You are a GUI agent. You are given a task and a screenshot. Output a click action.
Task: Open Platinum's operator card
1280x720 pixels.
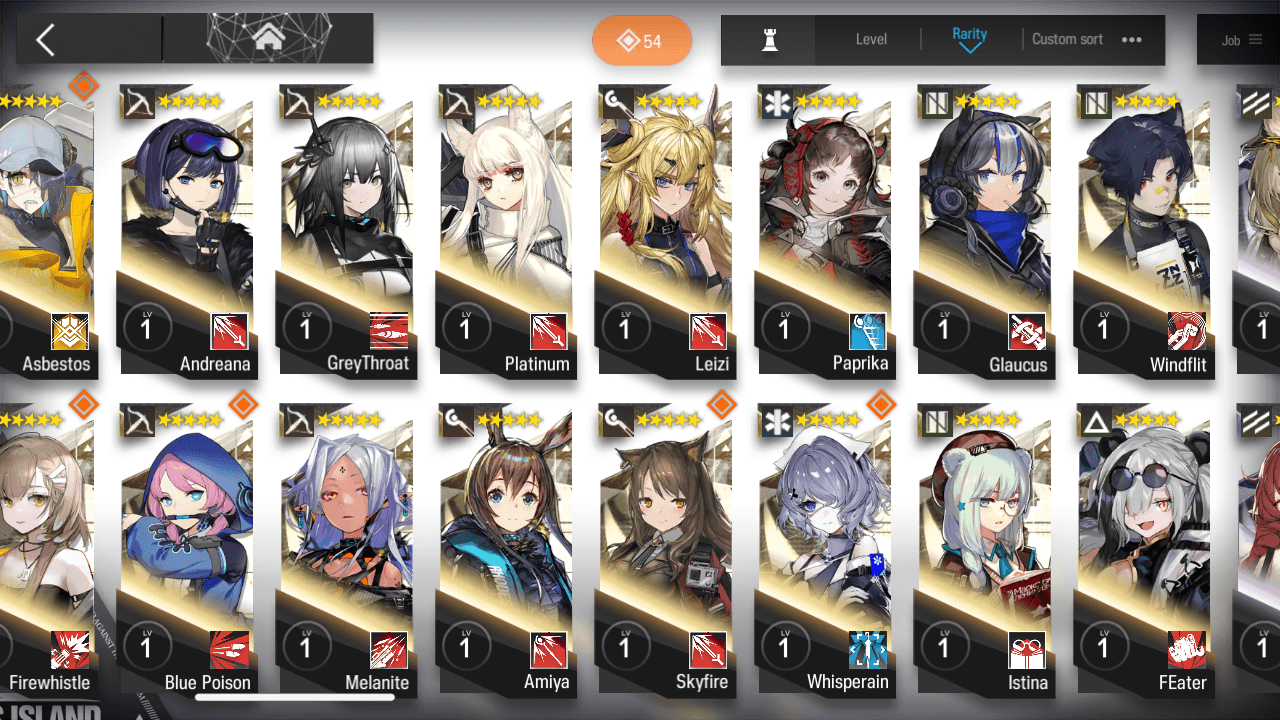[506, 230]
